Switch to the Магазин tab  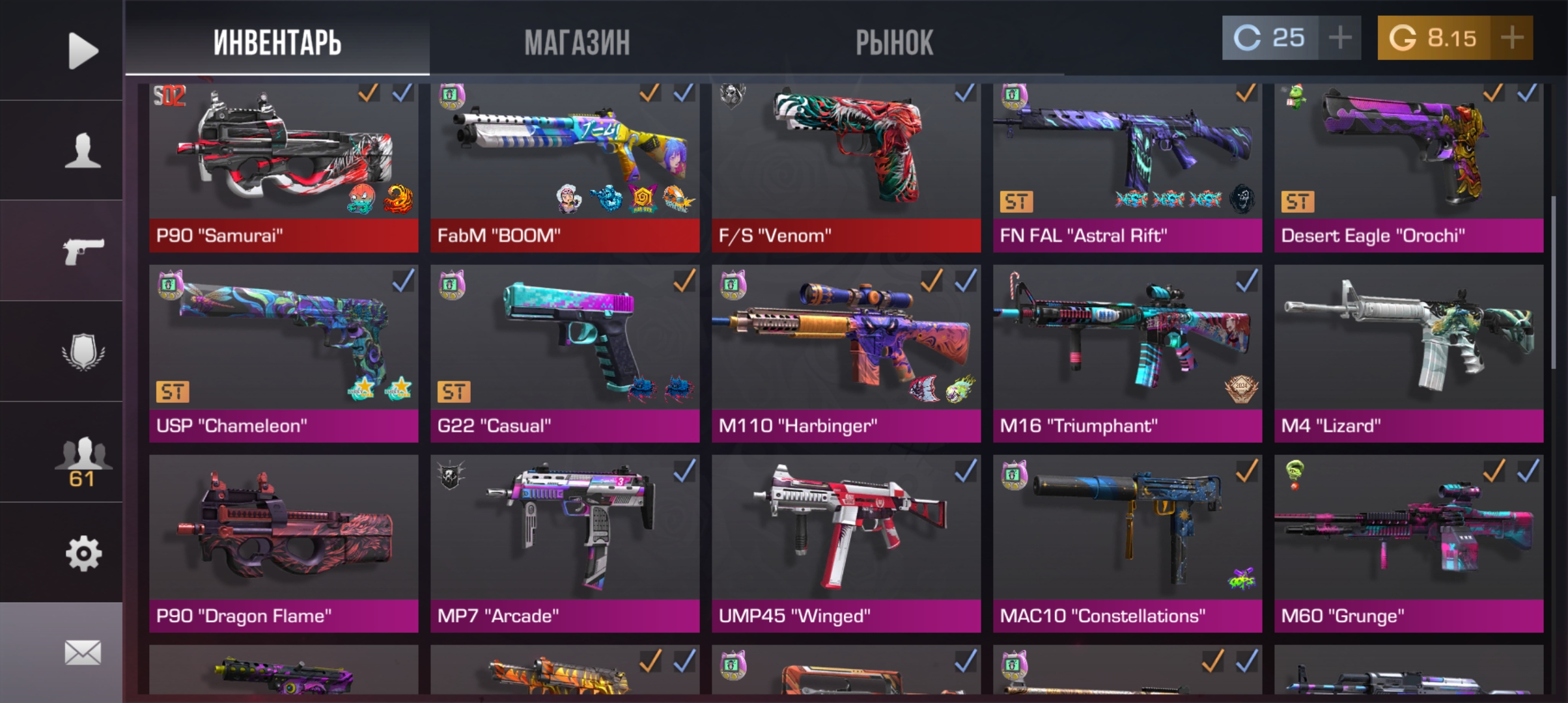click(577, 42)
